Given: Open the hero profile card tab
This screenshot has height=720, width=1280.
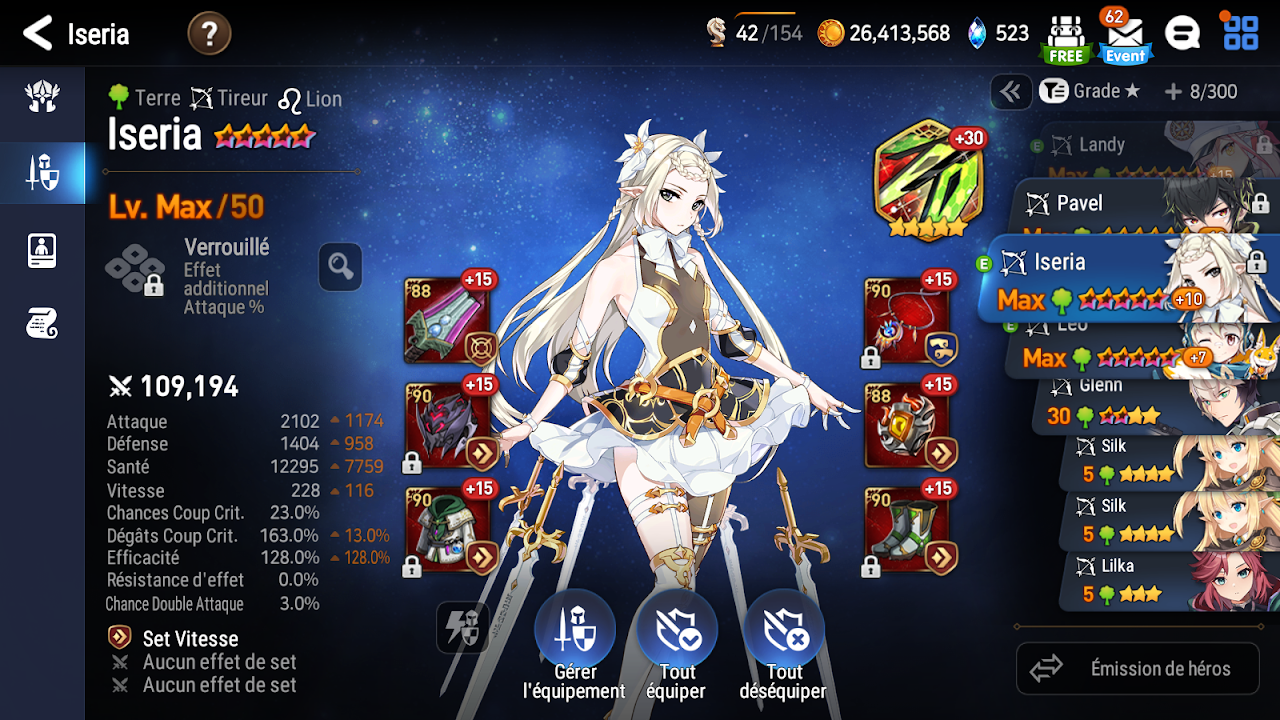Looking at the screenshot, I should tap(42, 250).
